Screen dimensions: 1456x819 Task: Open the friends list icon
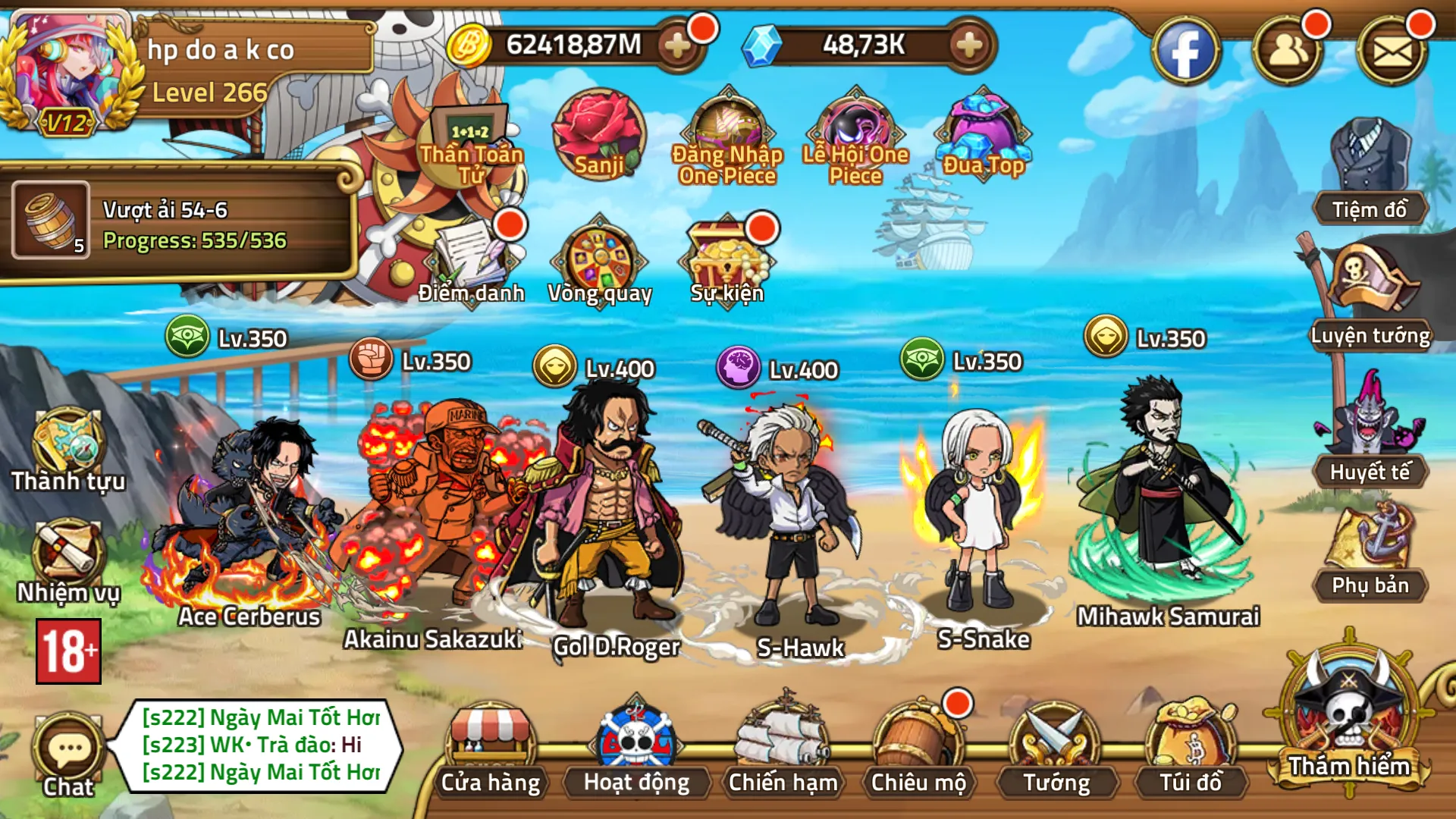pos(1288,52)
